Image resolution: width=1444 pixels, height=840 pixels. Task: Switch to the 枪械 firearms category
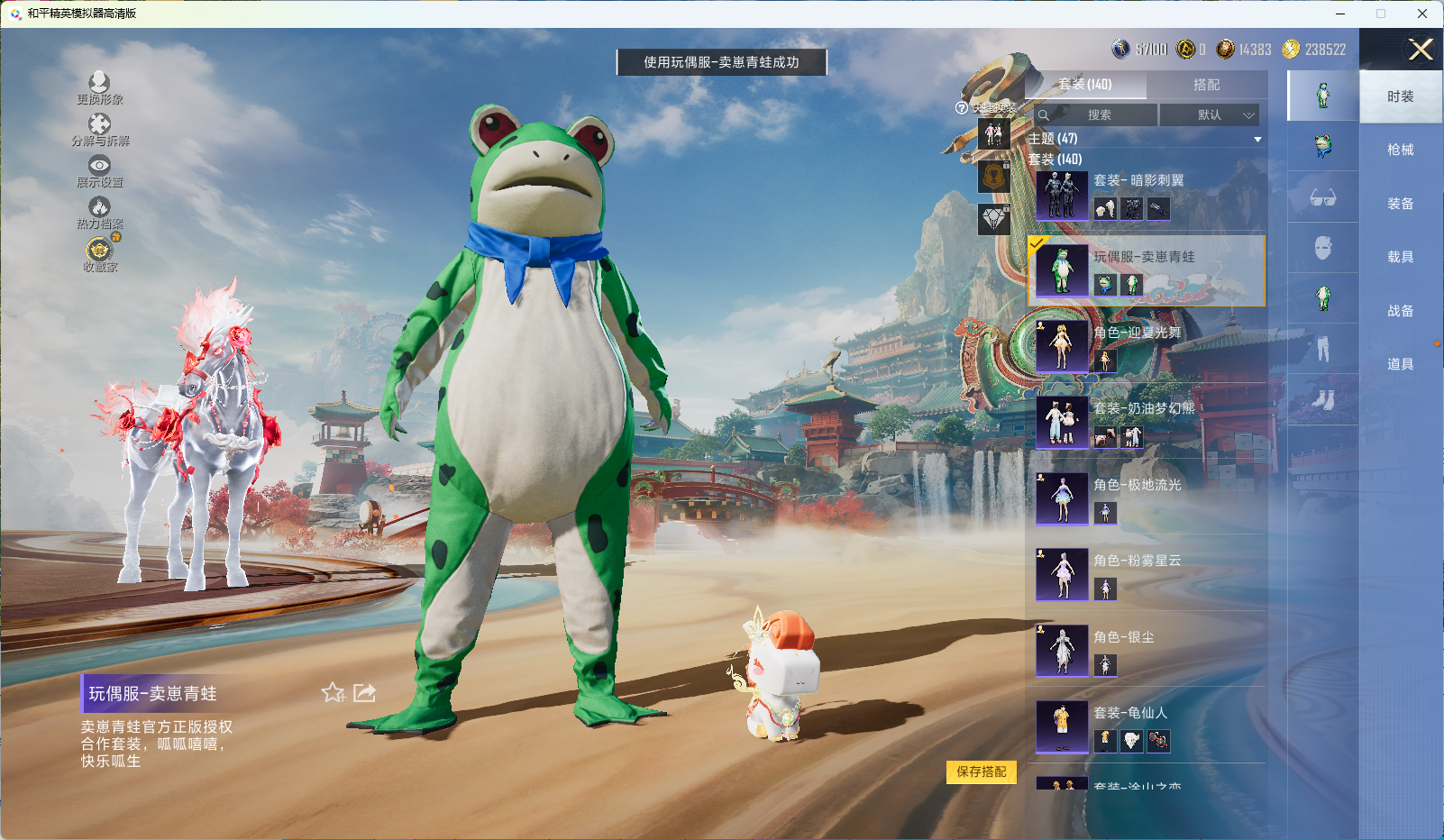1400,150
